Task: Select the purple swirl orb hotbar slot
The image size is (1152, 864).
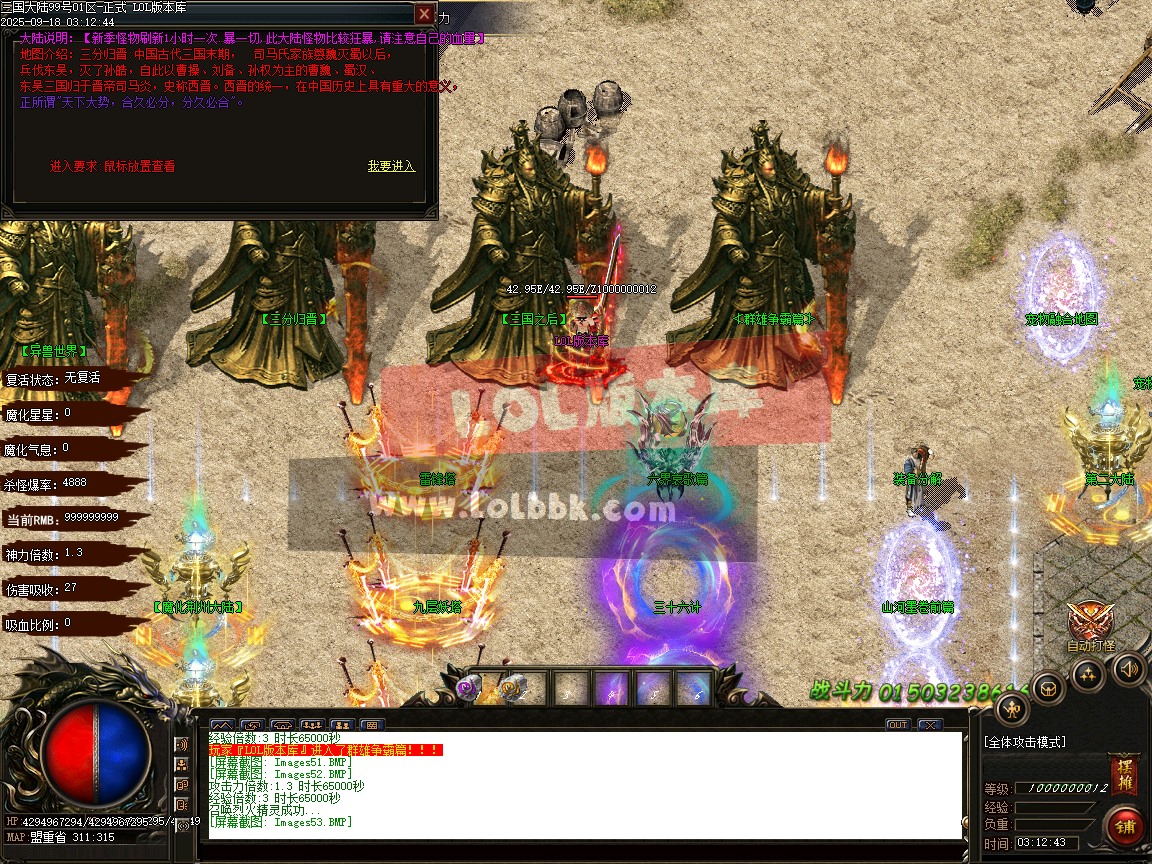Action: coord(467,687)
